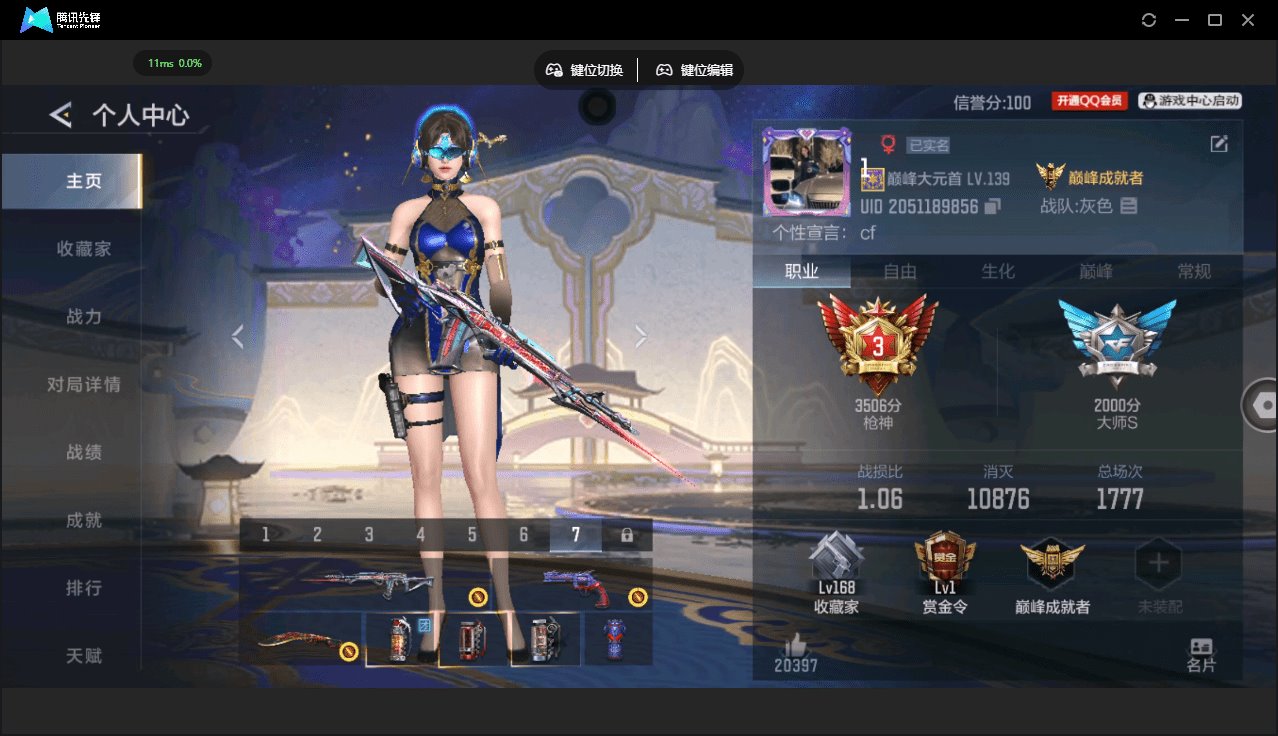Viewport: 1278px width, 736px height.
Task: Open the 名片 card button
Action: point(1201,655)
